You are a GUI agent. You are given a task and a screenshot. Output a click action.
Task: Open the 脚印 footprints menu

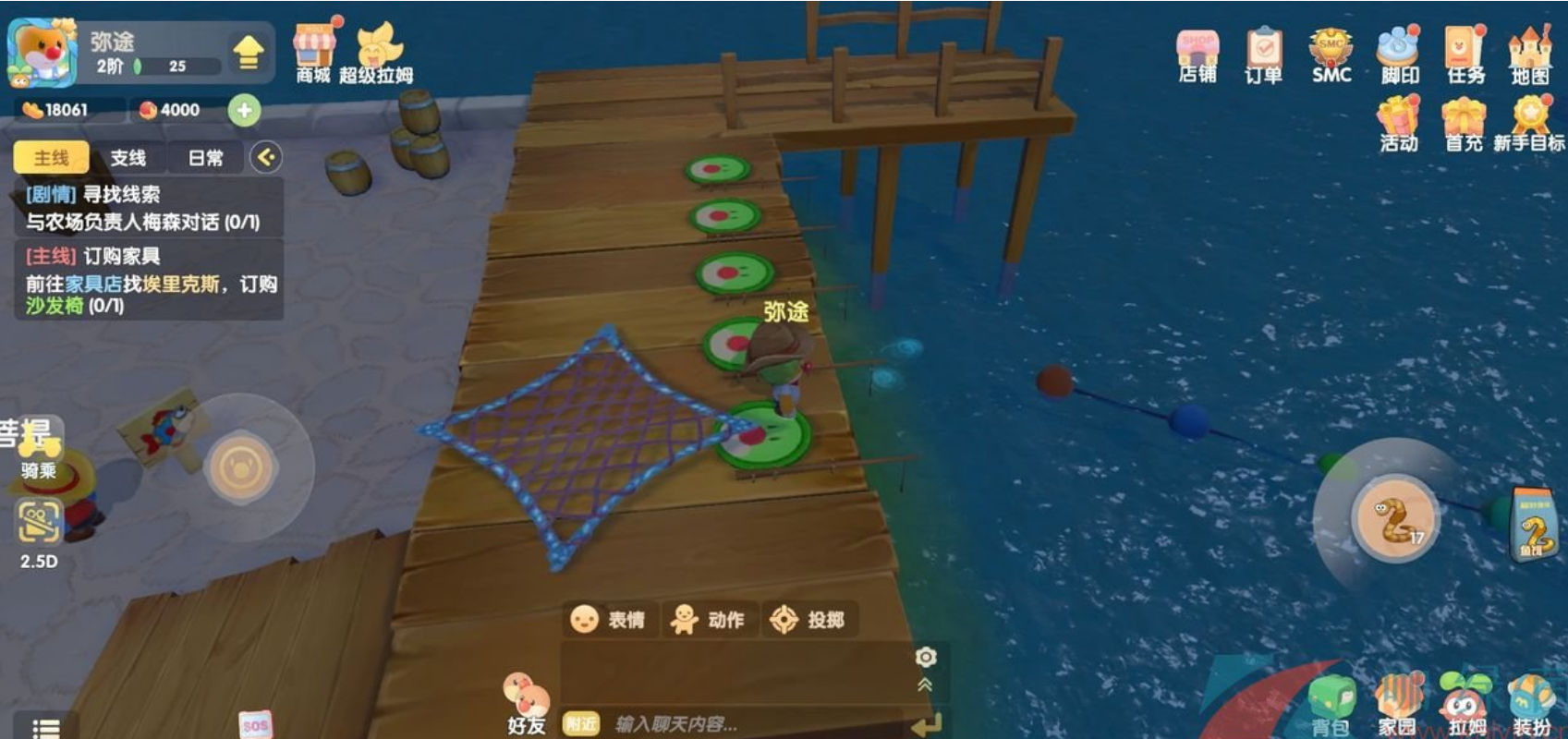1398,54
